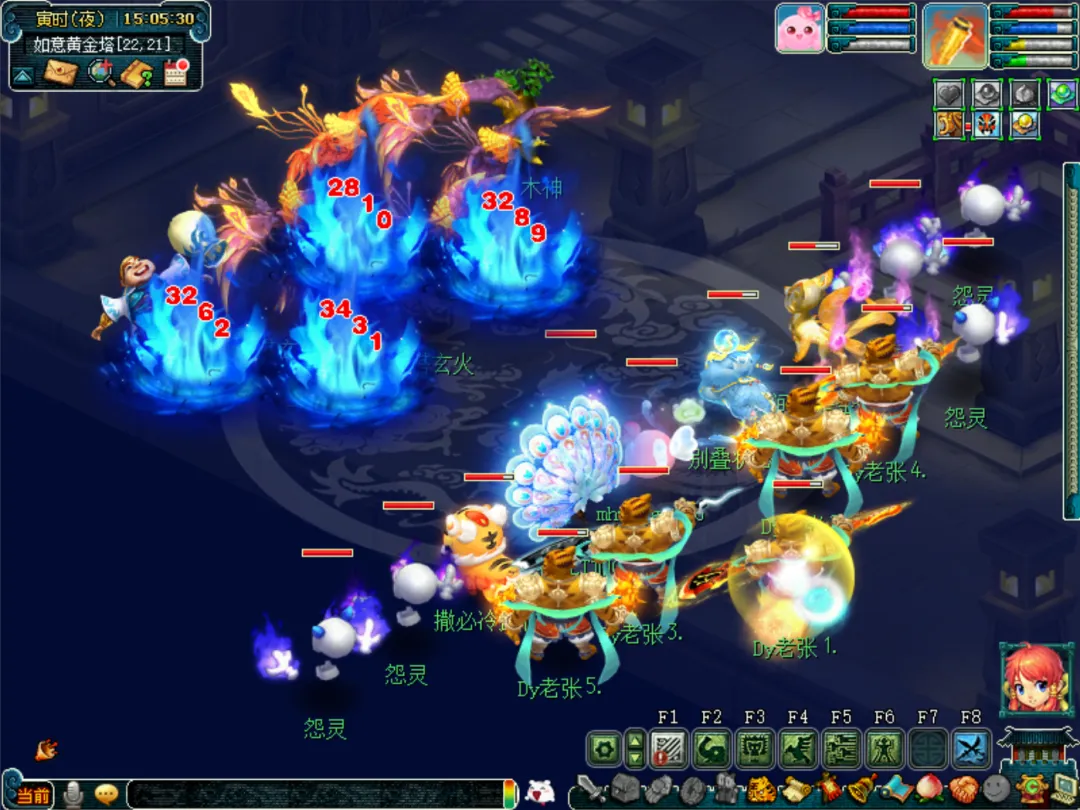Select the pink pet portrait
1080x810 pixels.
click(x=800, y=28)
